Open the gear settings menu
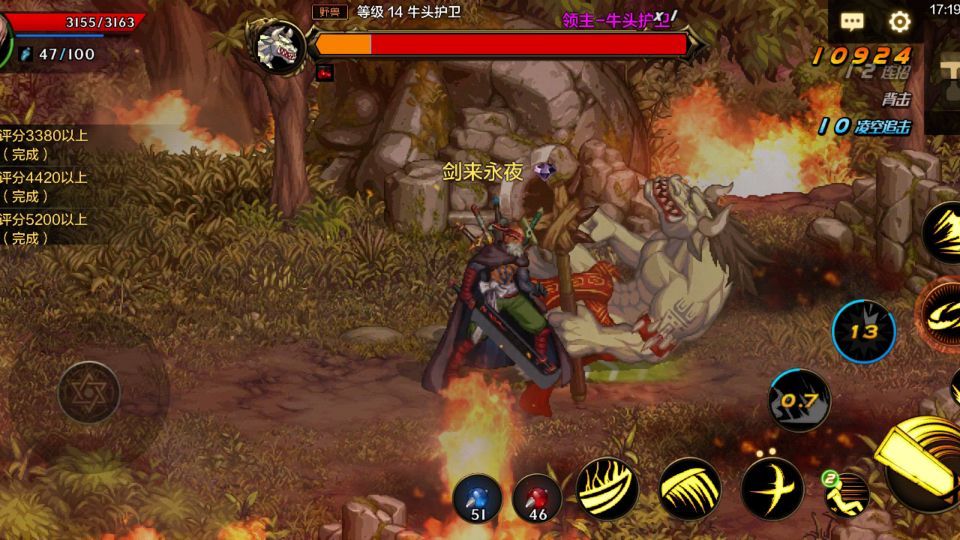This screenshot has width=960, height=540. [x=900, y=21]
